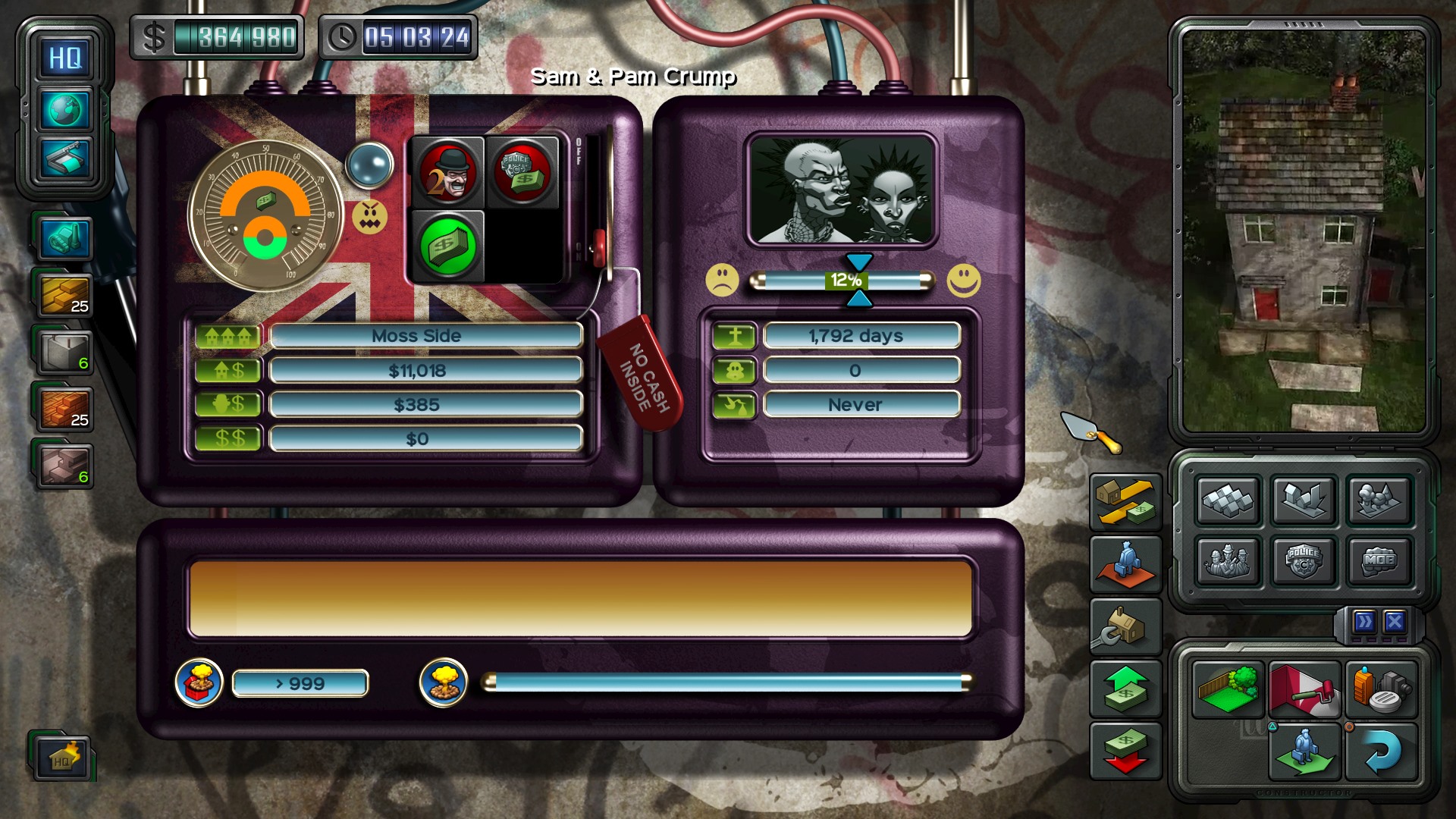
Task: Close the panel with X button
Action: point(1395,623)
